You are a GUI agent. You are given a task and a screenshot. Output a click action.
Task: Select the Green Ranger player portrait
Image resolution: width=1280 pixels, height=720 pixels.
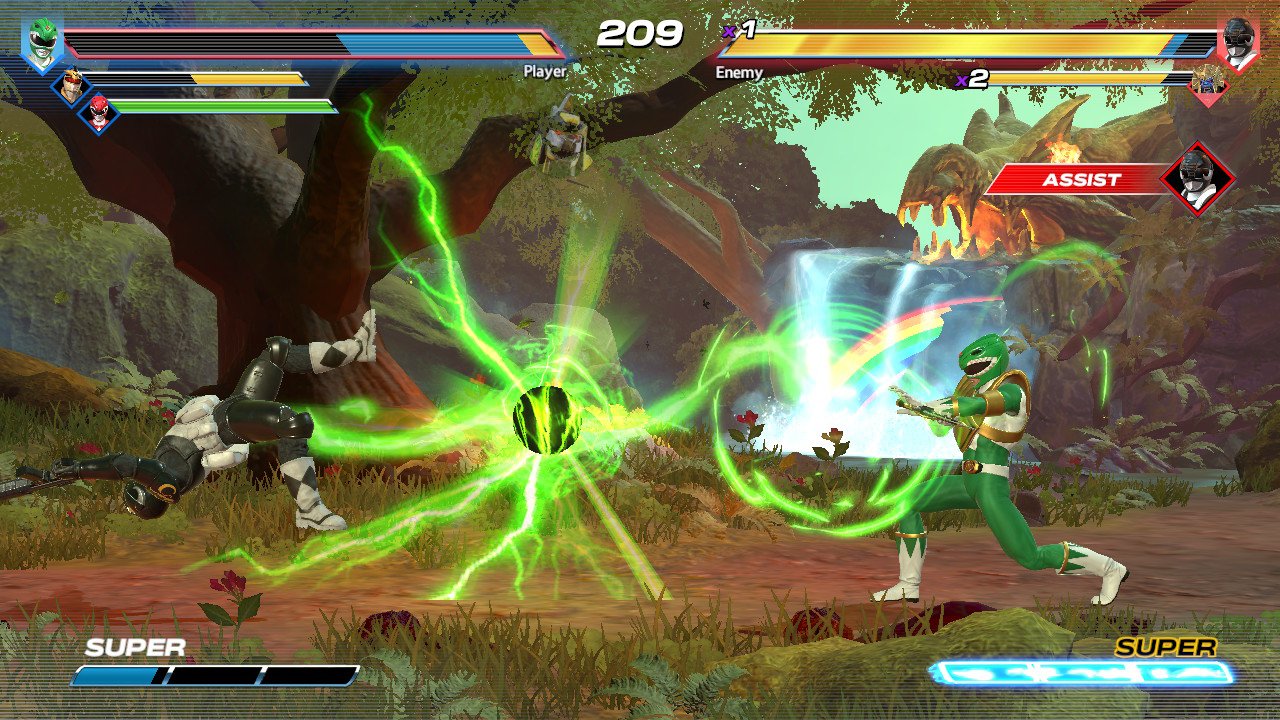[x=41, y=44]
